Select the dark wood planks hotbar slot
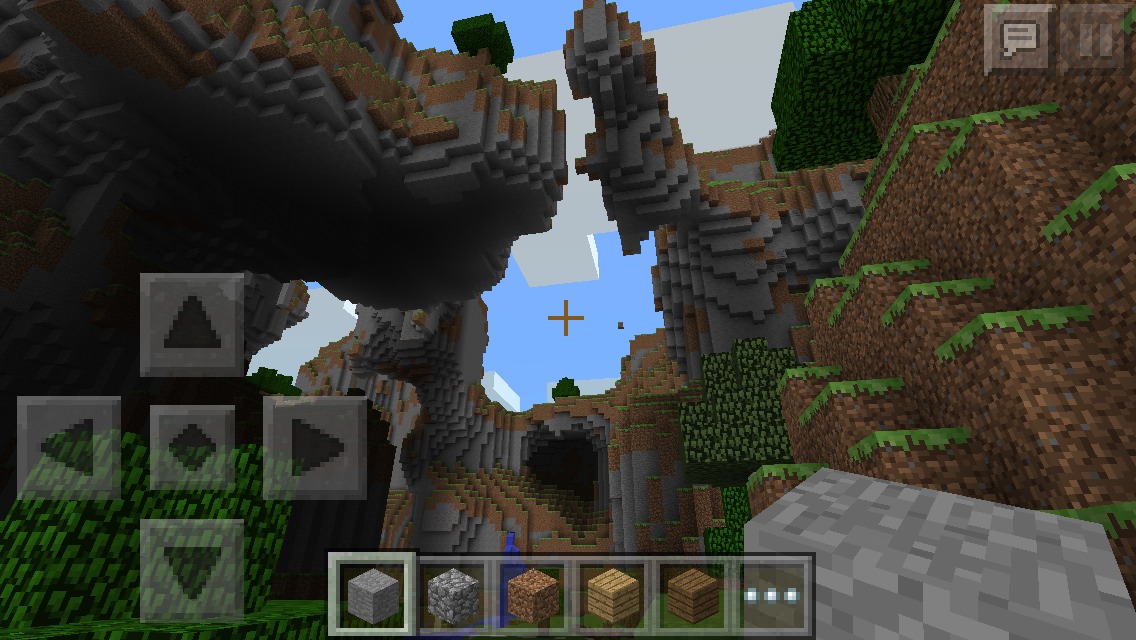This screenshot has width=1136, height=640. pyautogui.click(x=692, y=594)
